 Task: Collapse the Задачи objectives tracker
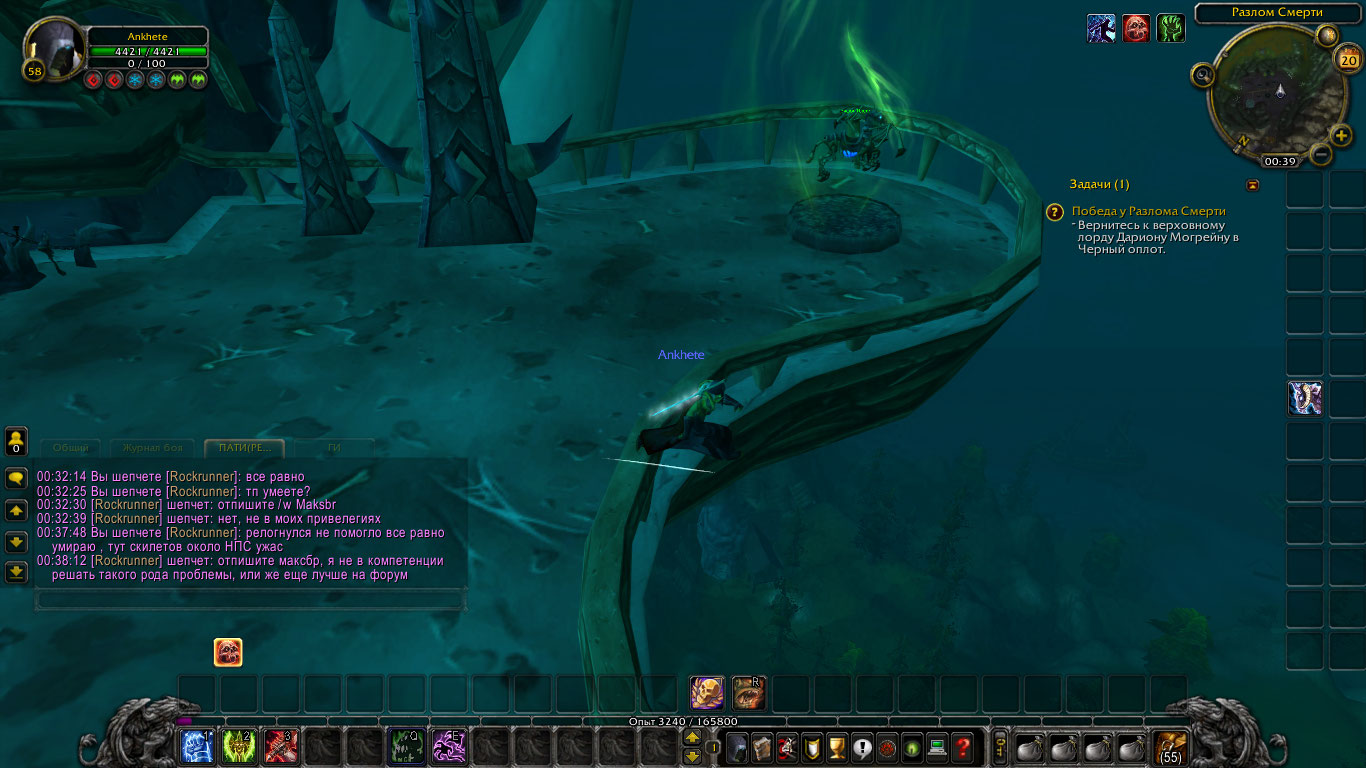(x=1253, y=185)
